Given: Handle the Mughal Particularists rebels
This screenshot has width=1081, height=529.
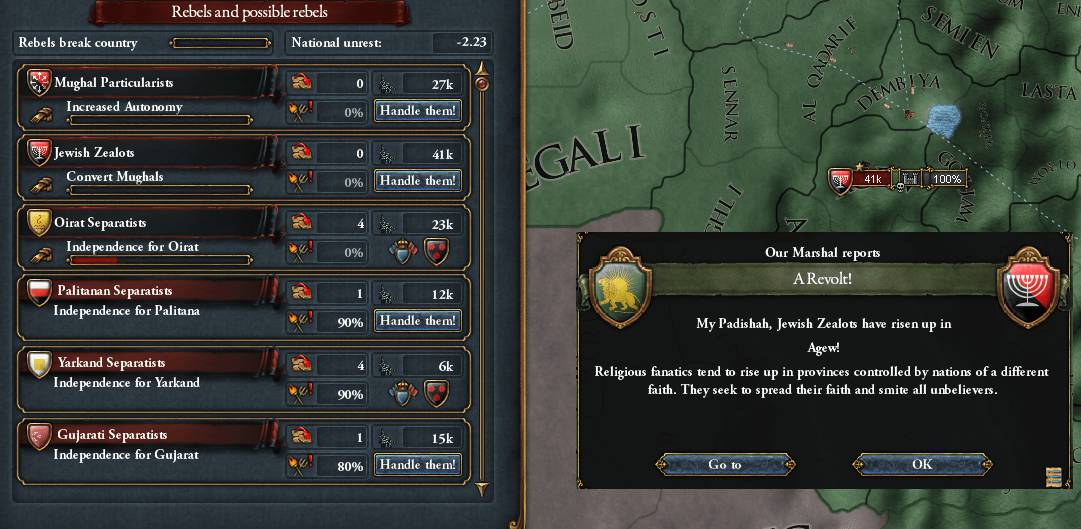Looking at the screenshot, I should [x=417, y=111].
